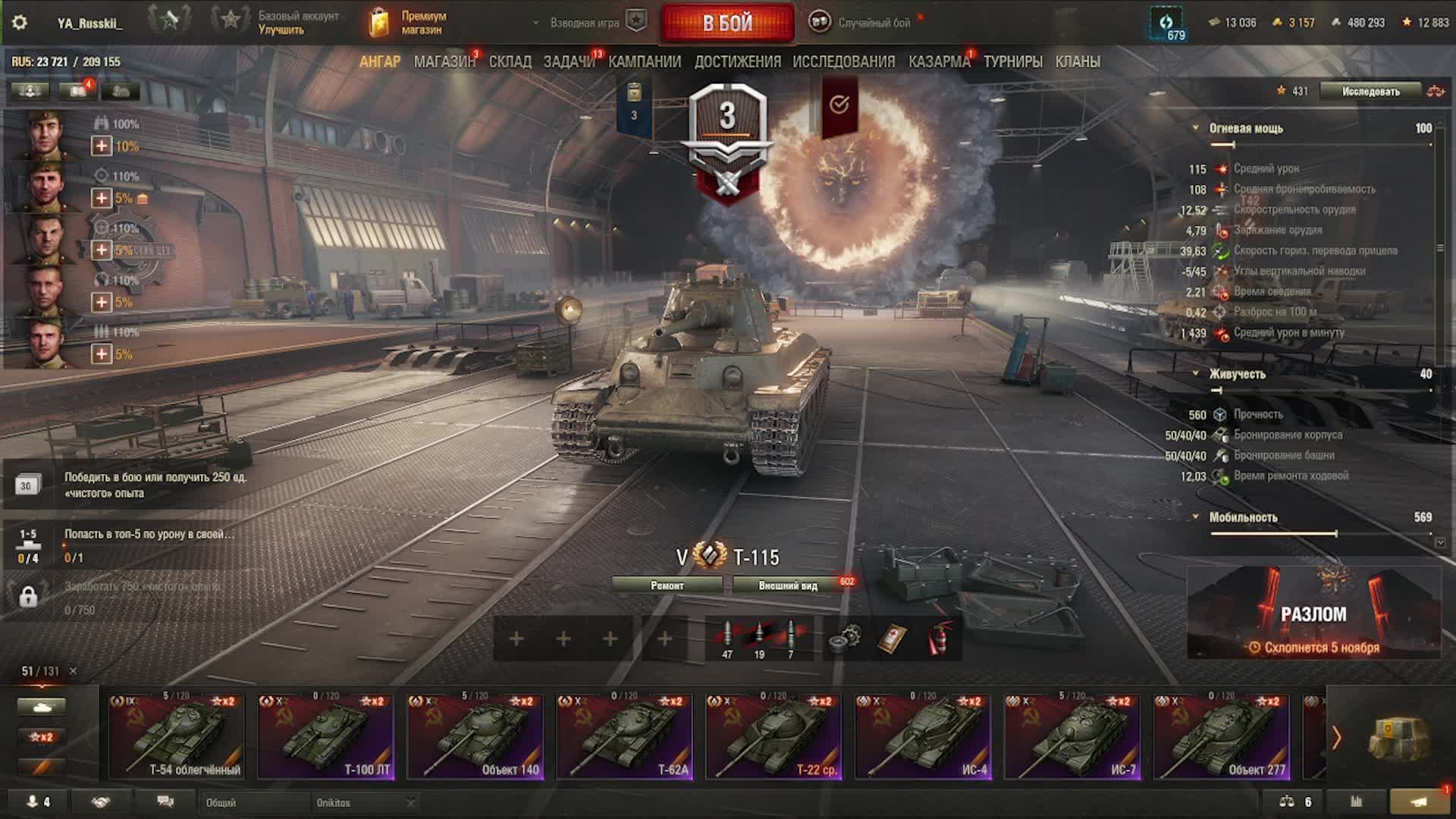Open the КЛАНЫ tab
1456x819 pixels.
click(1078, 61)
